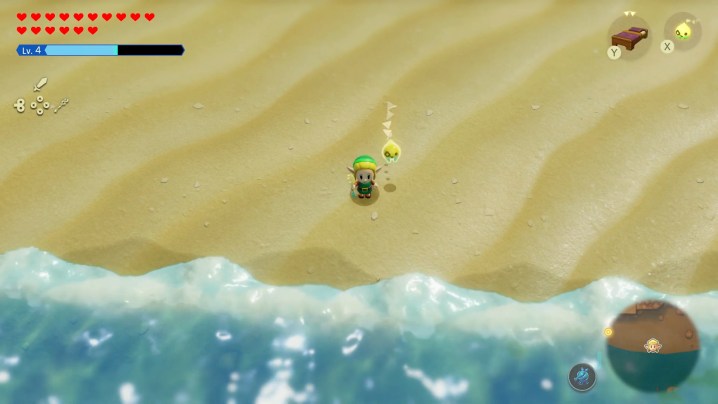
Task: Choose the sword icon above the d-pad
Action: 41,84
